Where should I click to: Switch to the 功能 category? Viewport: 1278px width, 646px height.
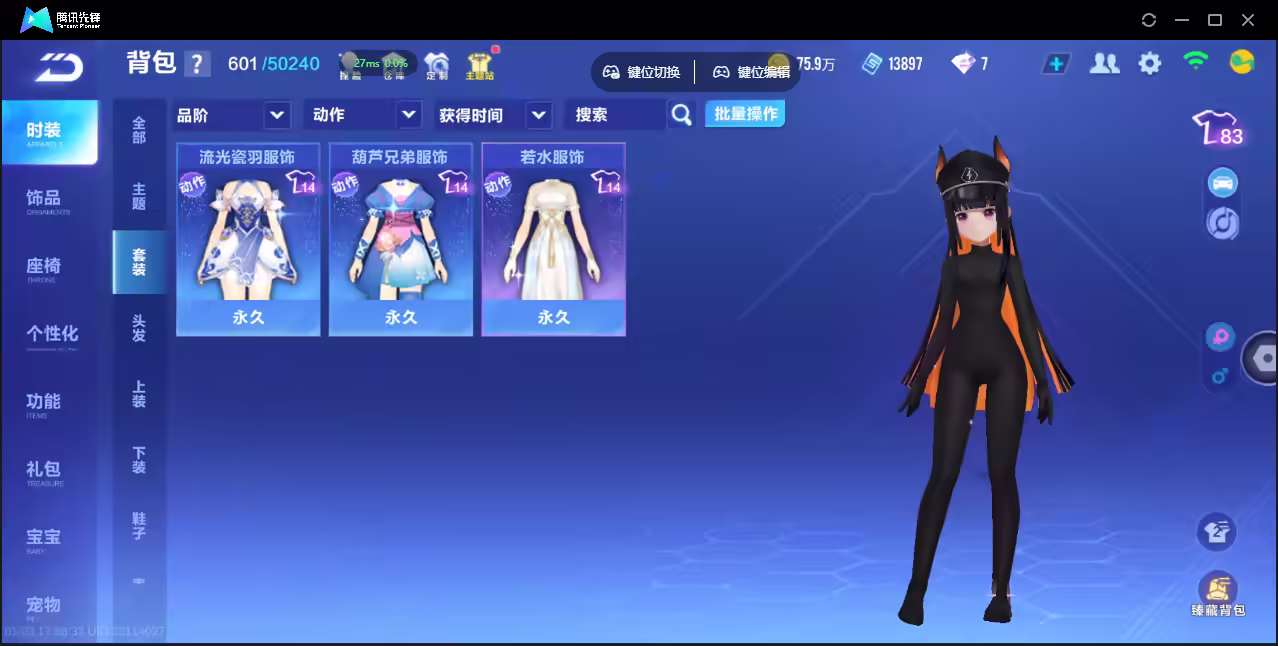click(x=45, y=402)
